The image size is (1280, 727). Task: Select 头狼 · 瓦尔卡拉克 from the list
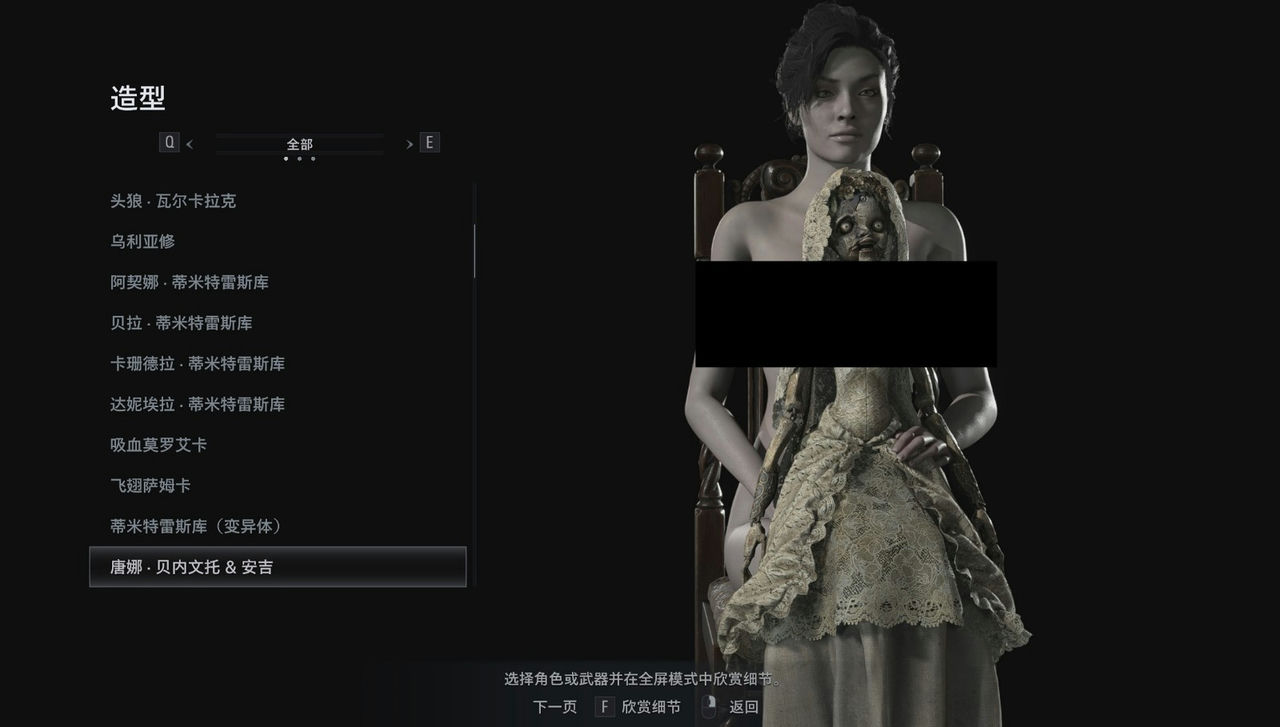click(x=173, y=201)
